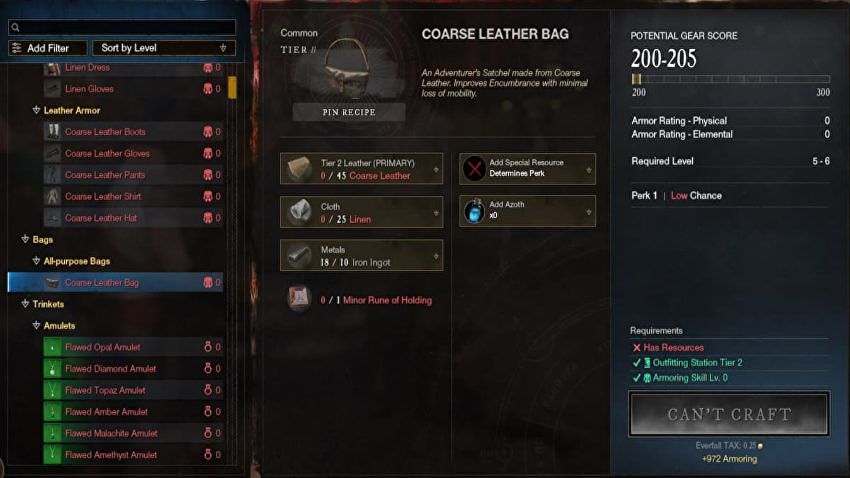Open the Sort by Level dropdown
850x478 pixels.
164,48
